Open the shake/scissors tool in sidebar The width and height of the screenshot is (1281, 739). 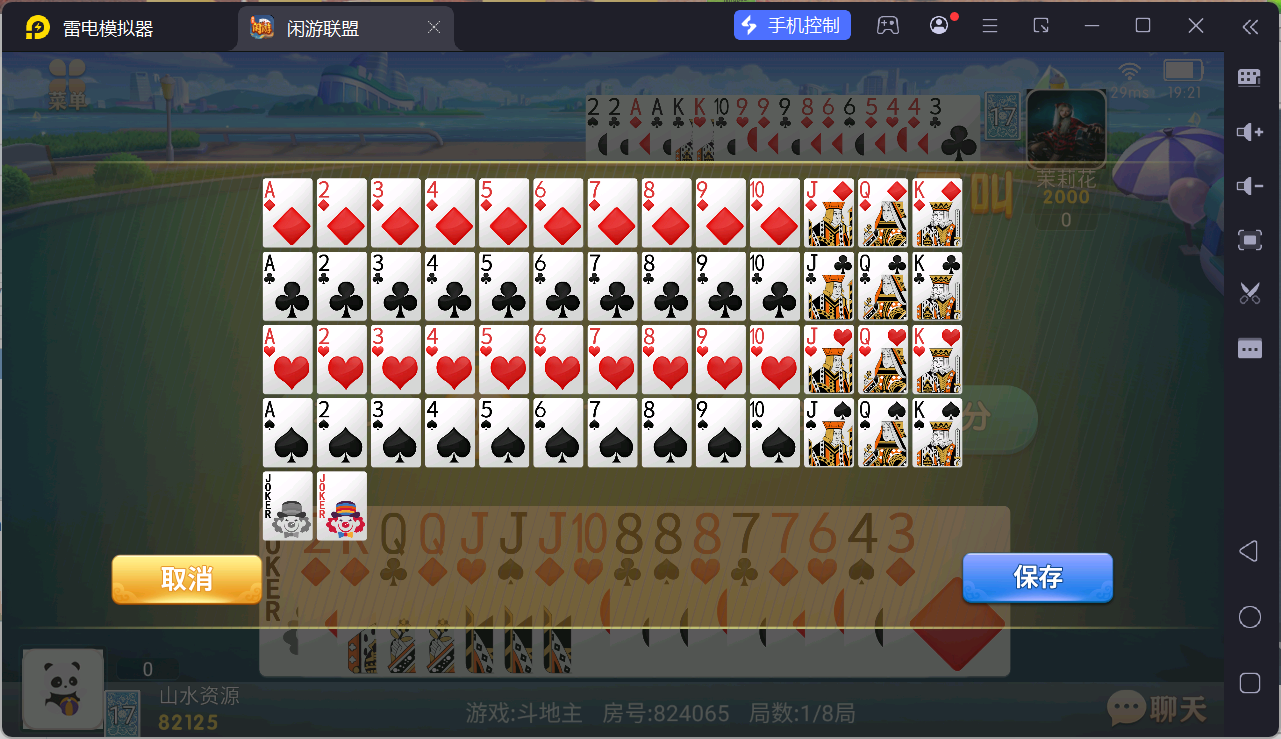pyautogui.click(x=1248, y=293)
